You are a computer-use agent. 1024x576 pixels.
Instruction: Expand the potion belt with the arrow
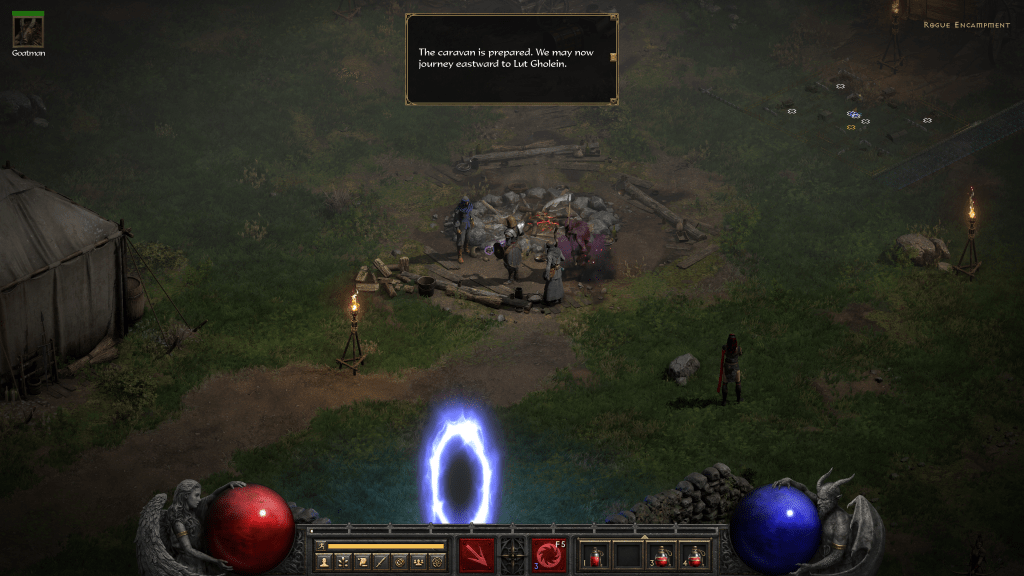644,537
